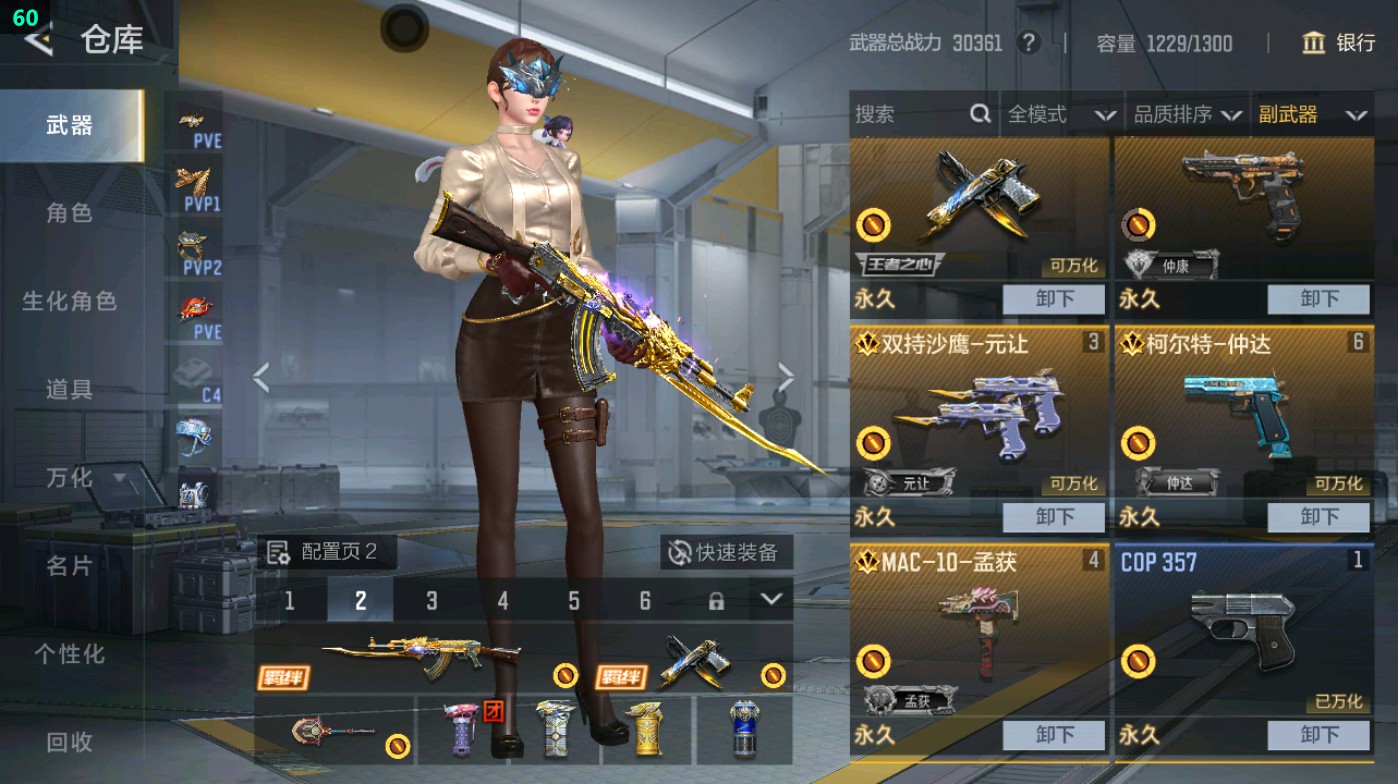Select loadout tab 2

point(360,601)
